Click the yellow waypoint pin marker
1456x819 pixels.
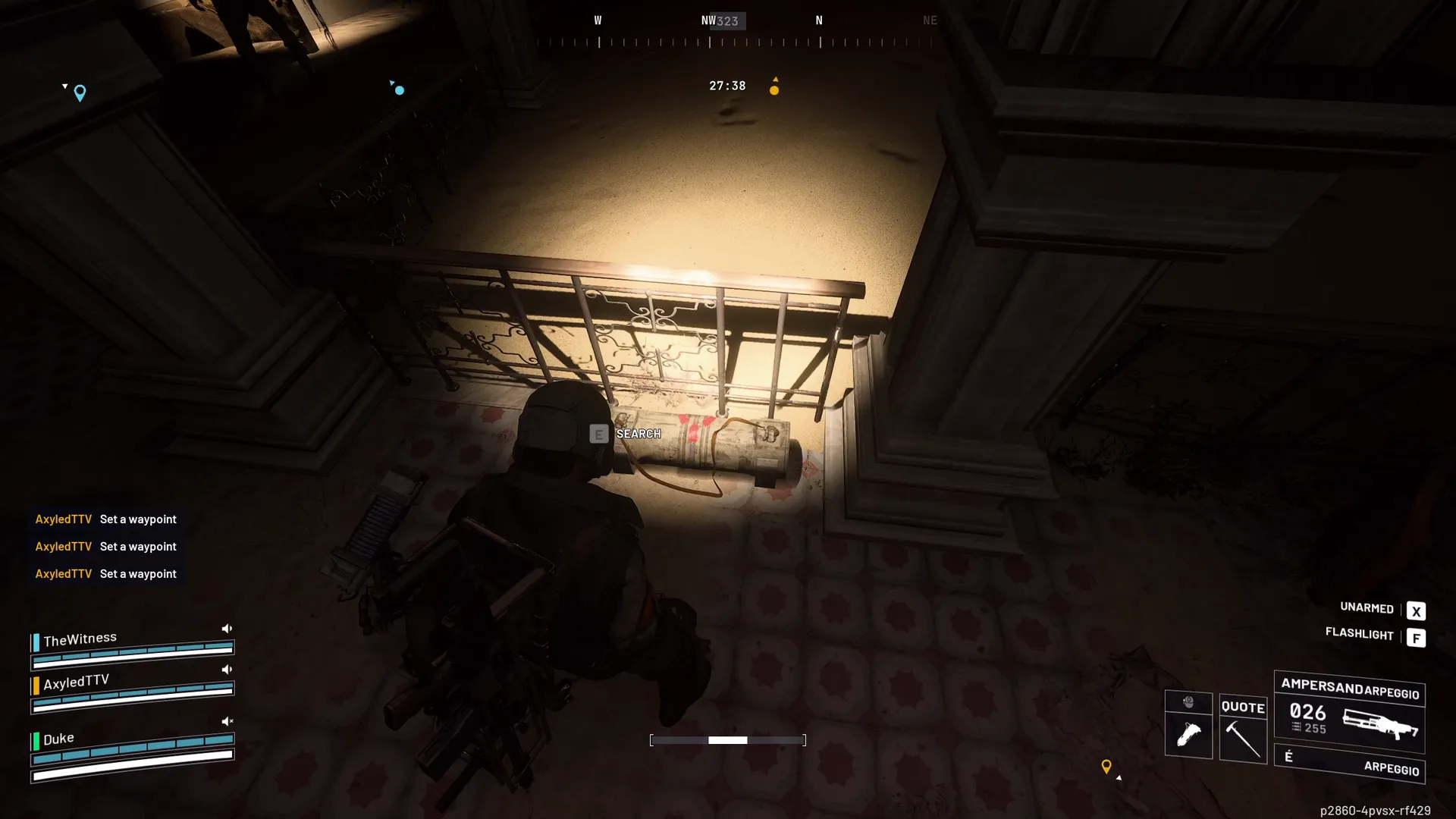pos(1106,767)
